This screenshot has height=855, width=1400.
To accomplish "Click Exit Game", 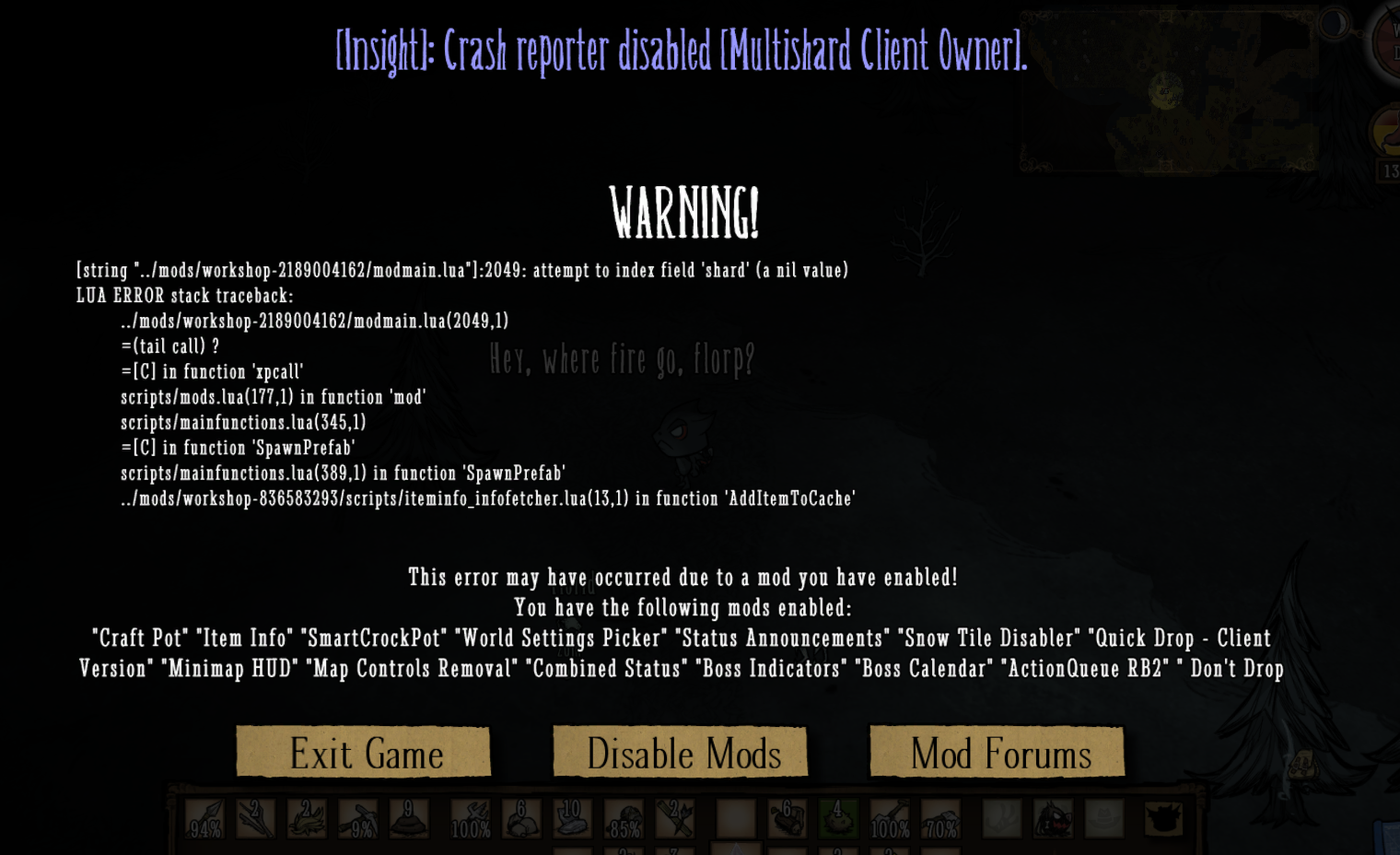I will pos(366,753).
